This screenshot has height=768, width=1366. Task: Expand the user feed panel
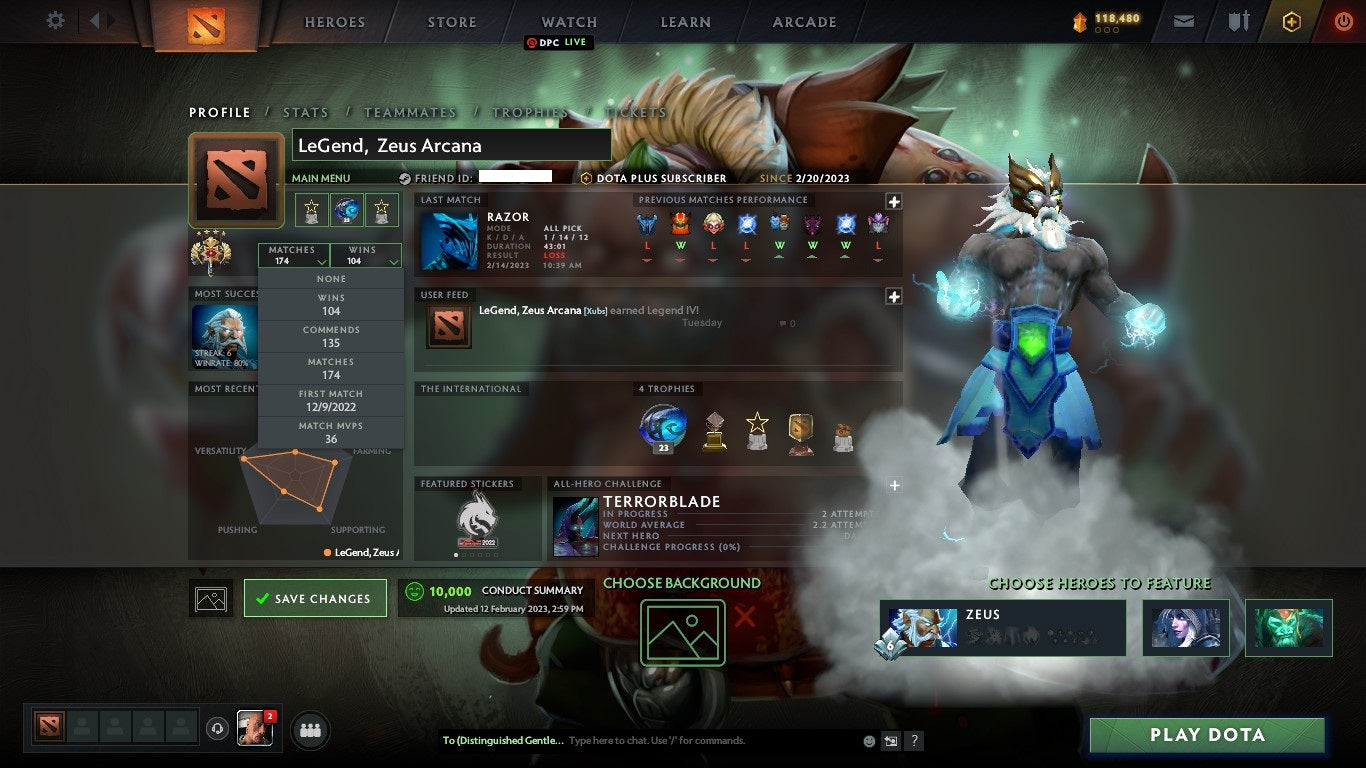click(x=893, y=296)
